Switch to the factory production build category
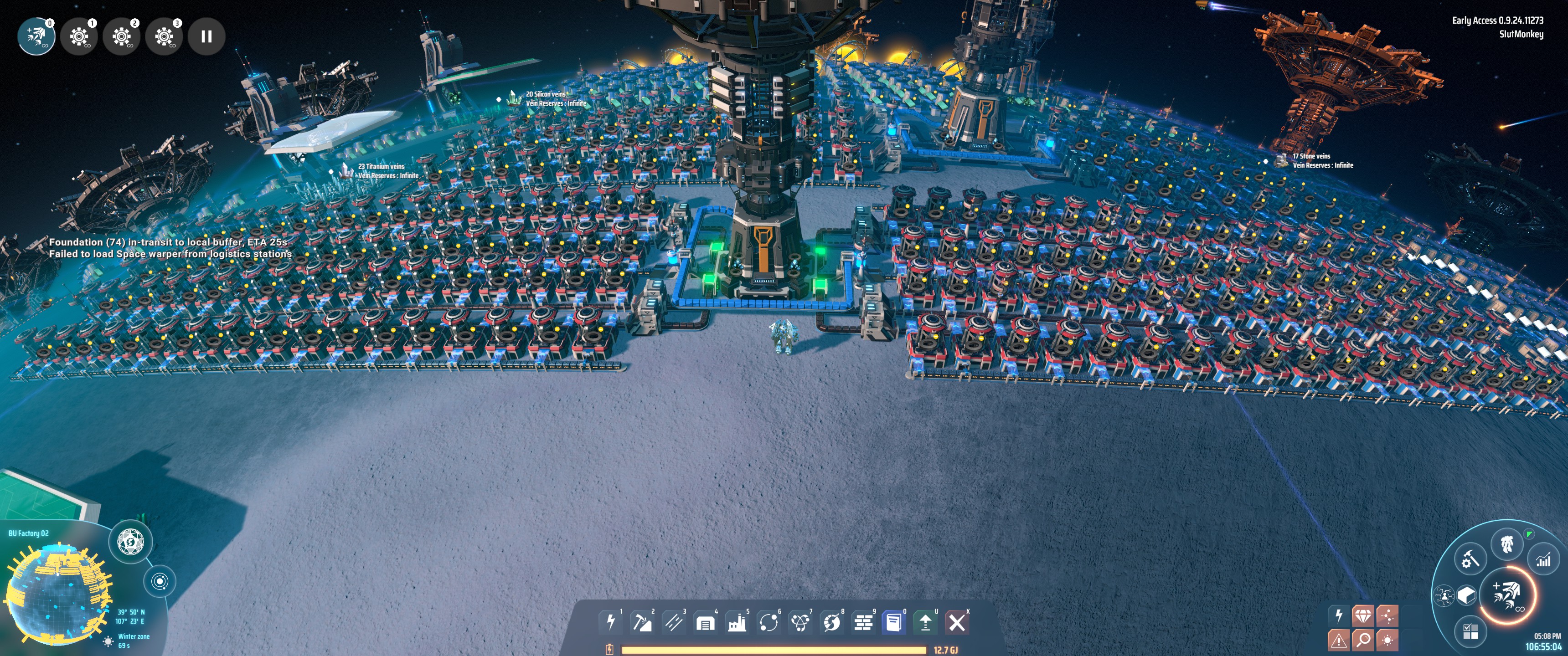The width and height of the screenshot is (1568, 656). coord(737,622)
